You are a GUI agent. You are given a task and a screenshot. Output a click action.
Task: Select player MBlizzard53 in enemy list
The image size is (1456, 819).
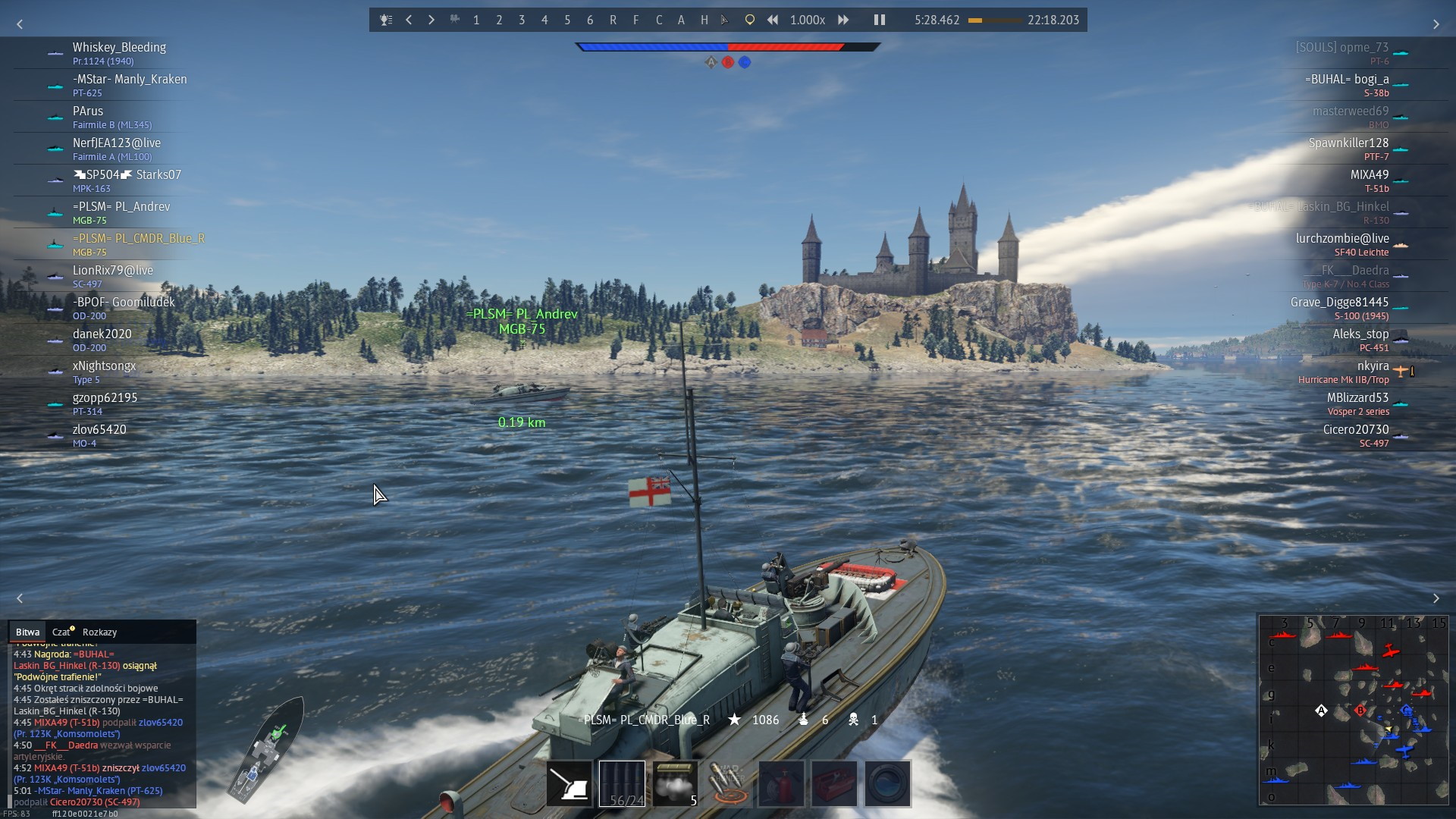(x=1357, y=397)
